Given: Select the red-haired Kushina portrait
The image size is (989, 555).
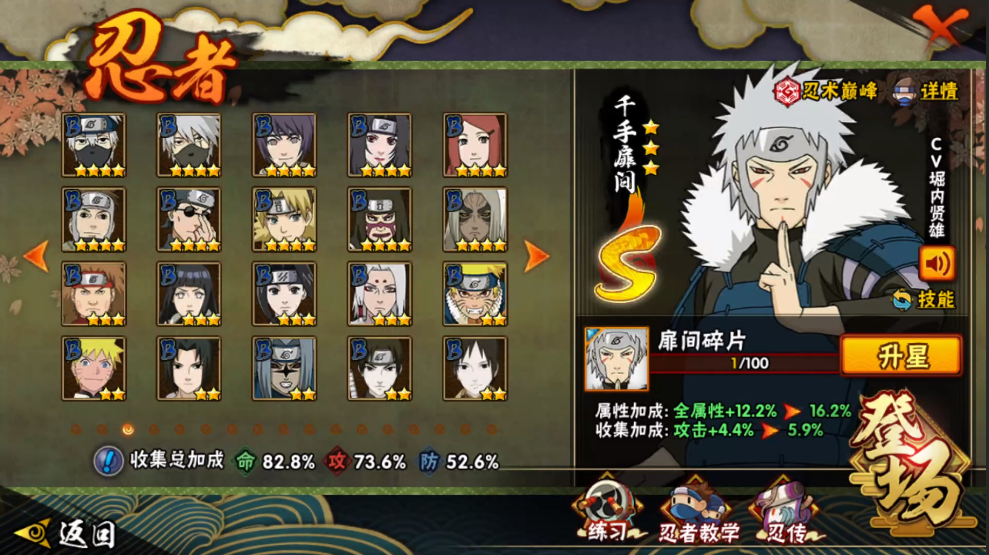Looking at the screenshot, I should tap(476, 144).
